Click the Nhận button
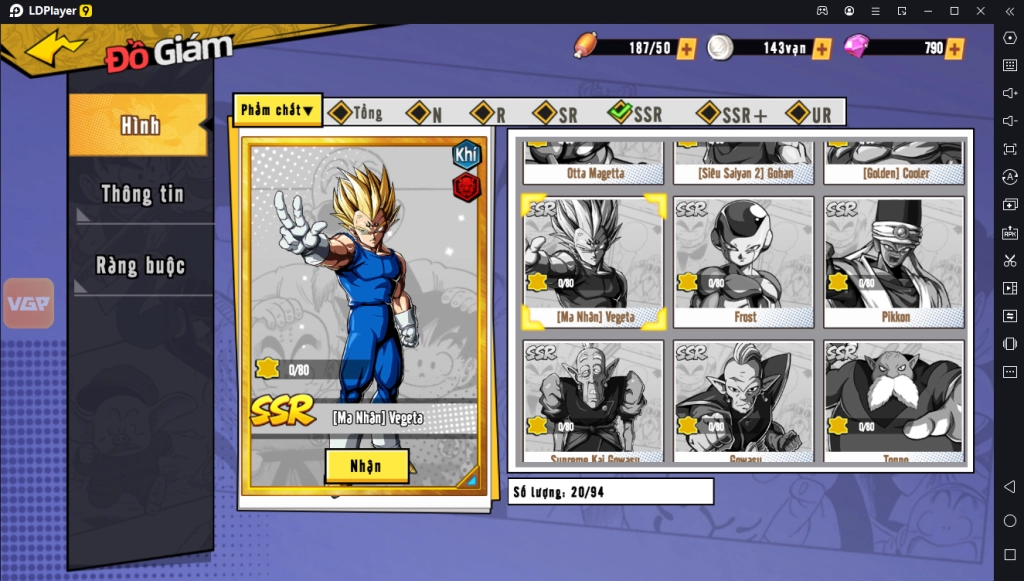The image size is (1024, 581). [366, 466]
